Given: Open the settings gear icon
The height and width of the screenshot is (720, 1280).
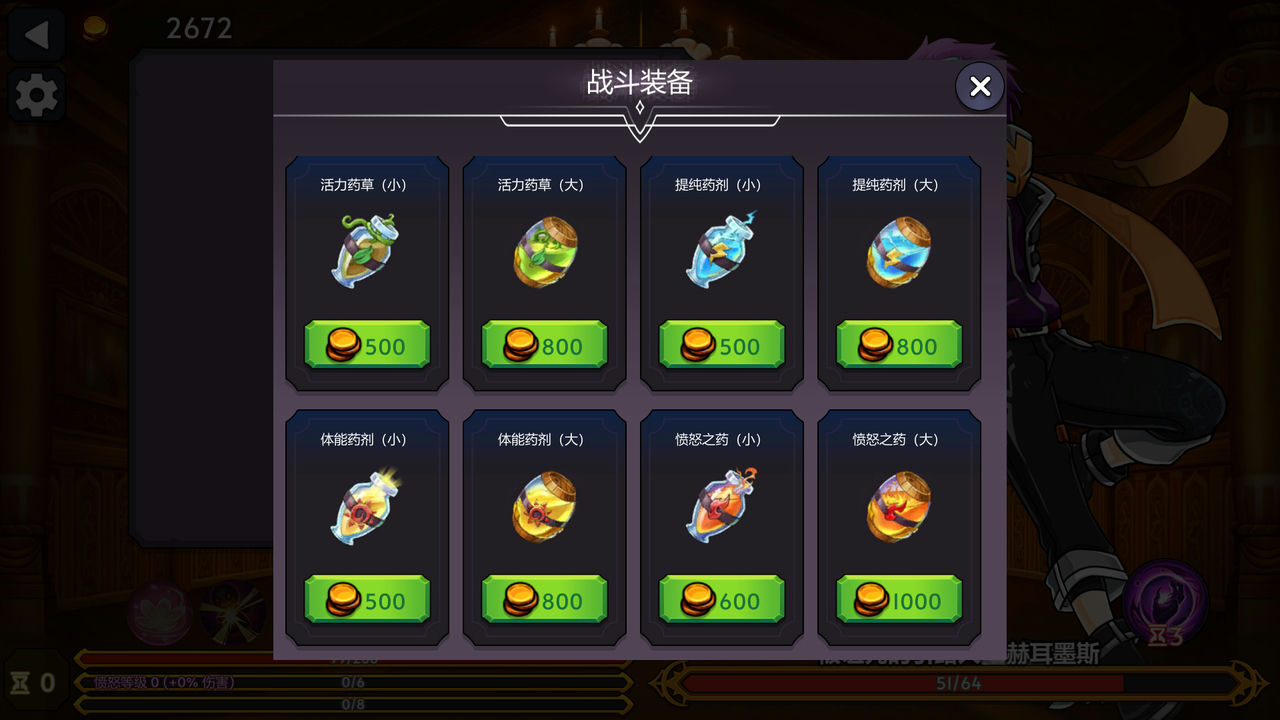Looking at the screenshot, I should coord(36,95).
